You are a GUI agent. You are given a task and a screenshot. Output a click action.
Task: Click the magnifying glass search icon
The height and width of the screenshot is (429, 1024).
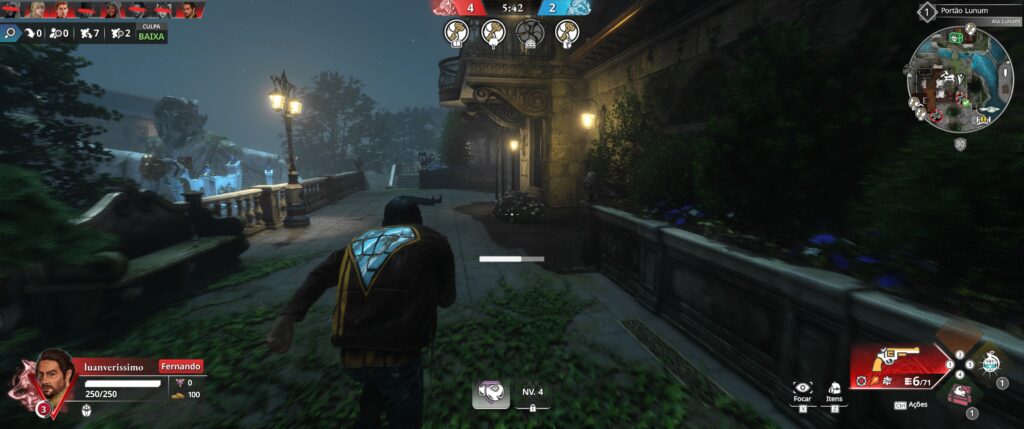[11, 33]
